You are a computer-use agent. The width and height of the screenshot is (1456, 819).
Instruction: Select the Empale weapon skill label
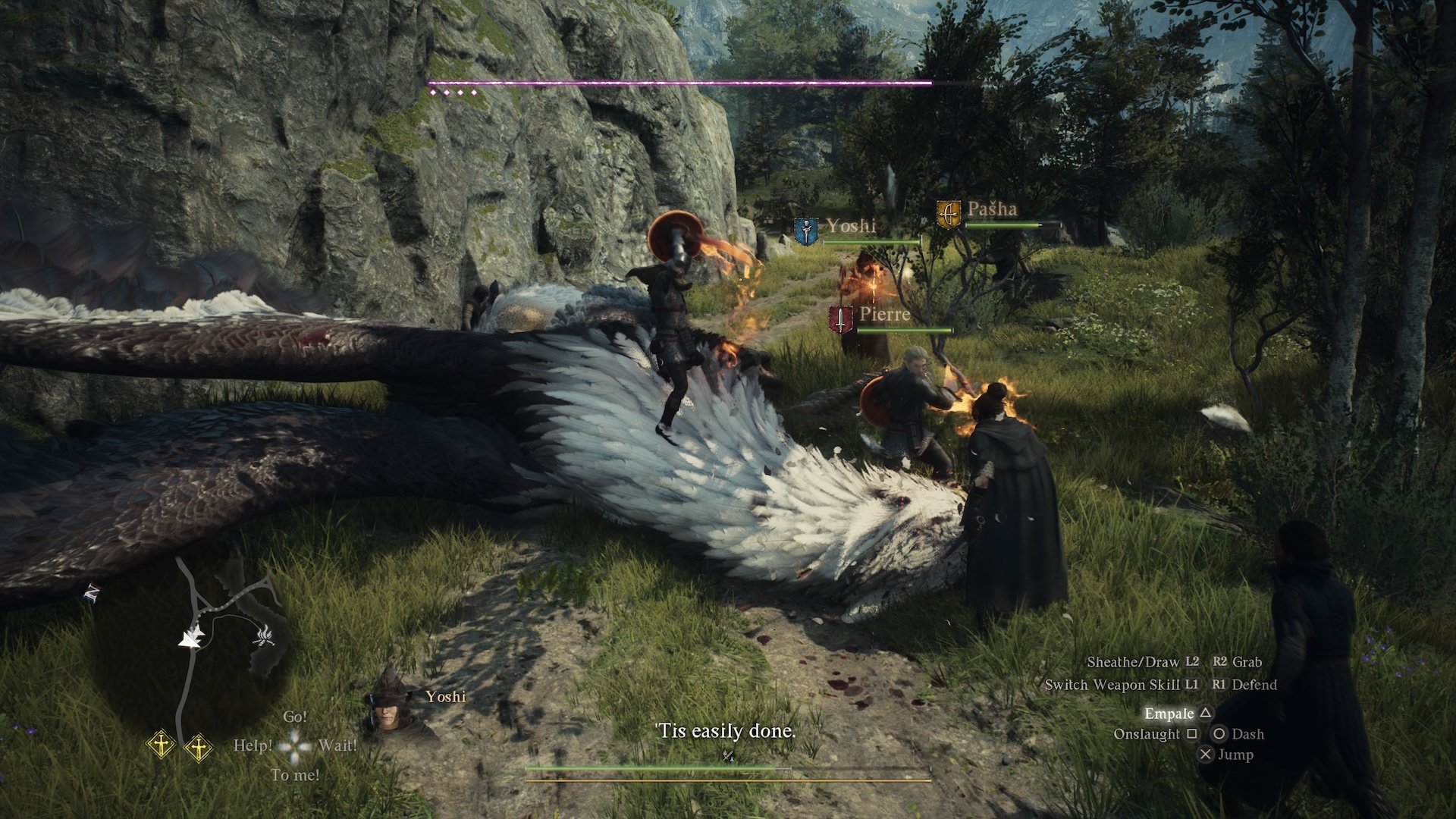(x=1169, y=714)
